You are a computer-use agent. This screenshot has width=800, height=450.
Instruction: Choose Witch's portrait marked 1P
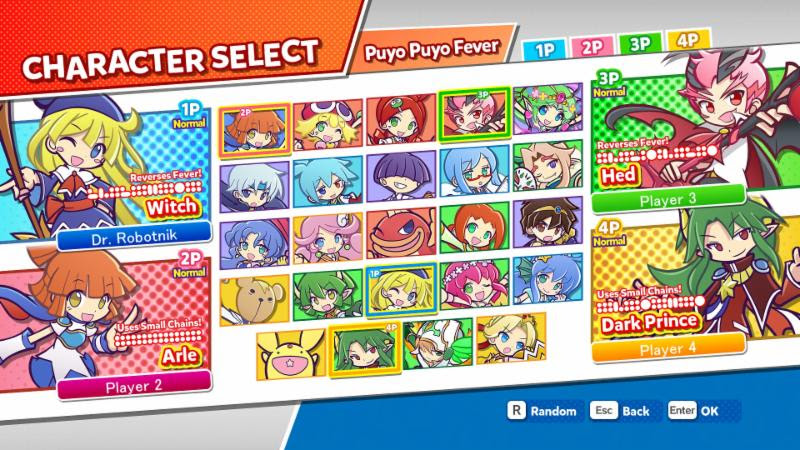click(401, 290)
